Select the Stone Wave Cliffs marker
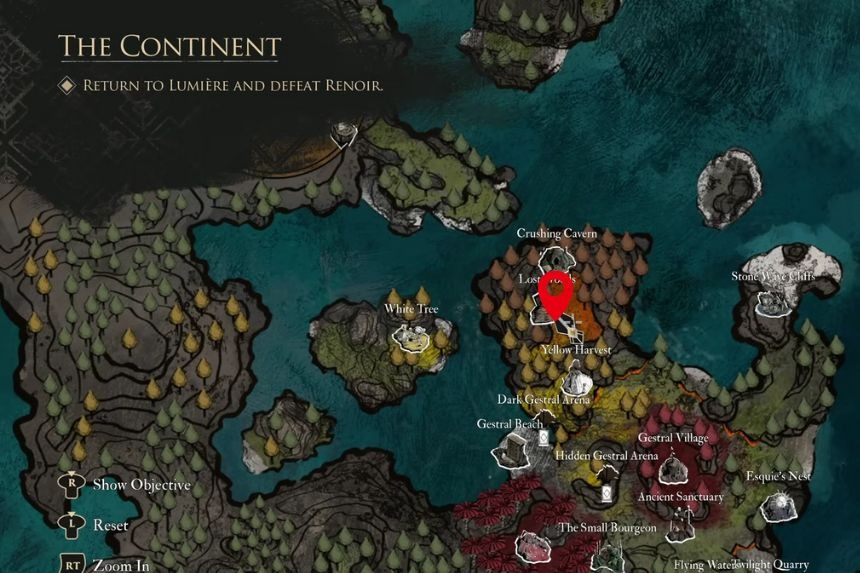The width and height of the screenshot is (860, 573). click(771, 301)
